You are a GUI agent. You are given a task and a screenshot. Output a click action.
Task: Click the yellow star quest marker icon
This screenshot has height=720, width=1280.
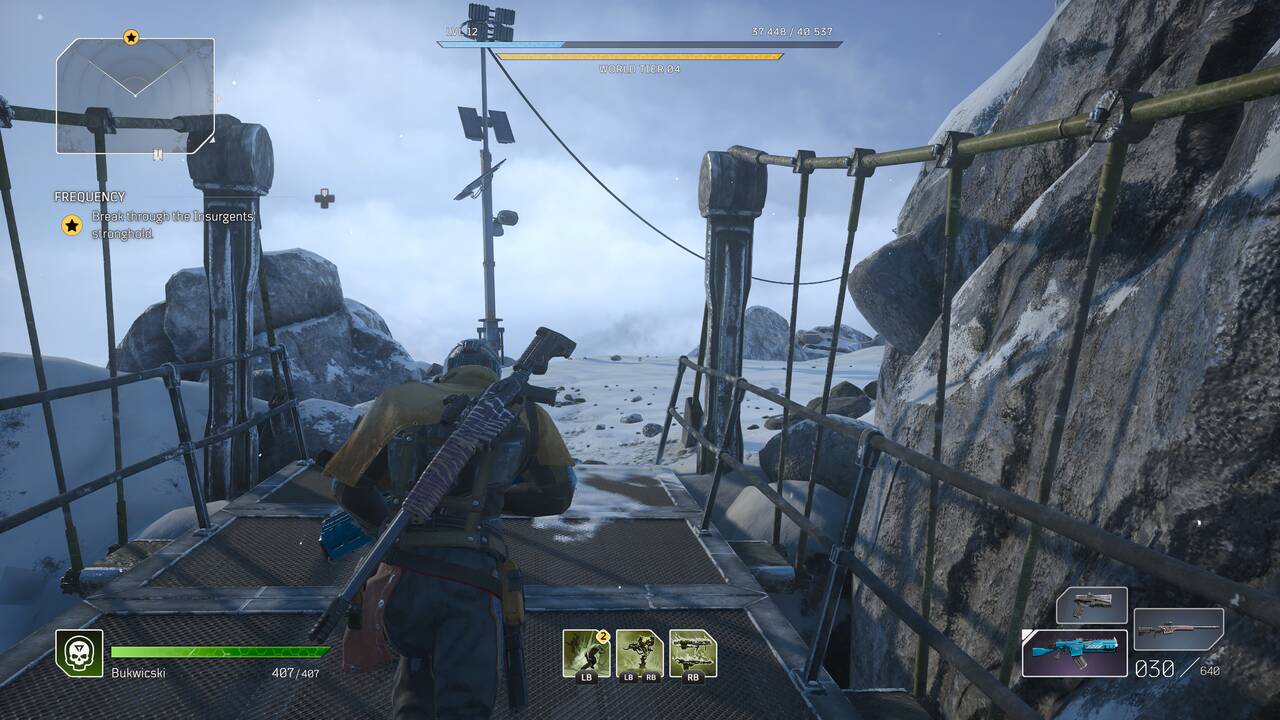click(x=72, y=225)
